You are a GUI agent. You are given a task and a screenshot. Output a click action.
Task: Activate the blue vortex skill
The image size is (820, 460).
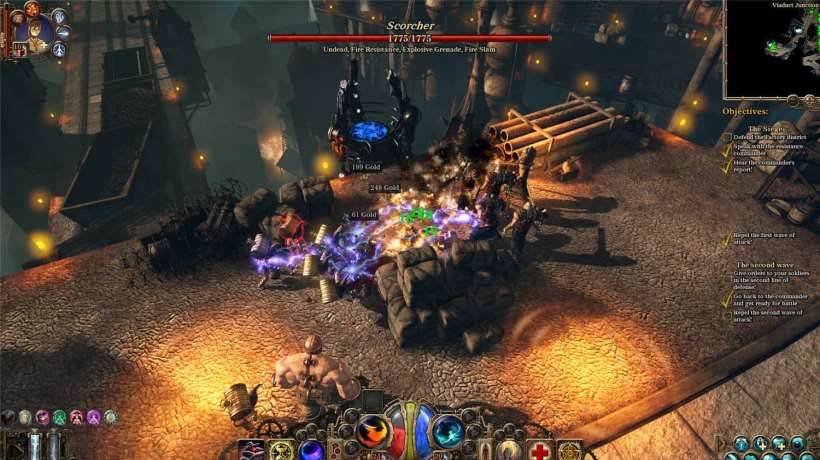point(447,432)
